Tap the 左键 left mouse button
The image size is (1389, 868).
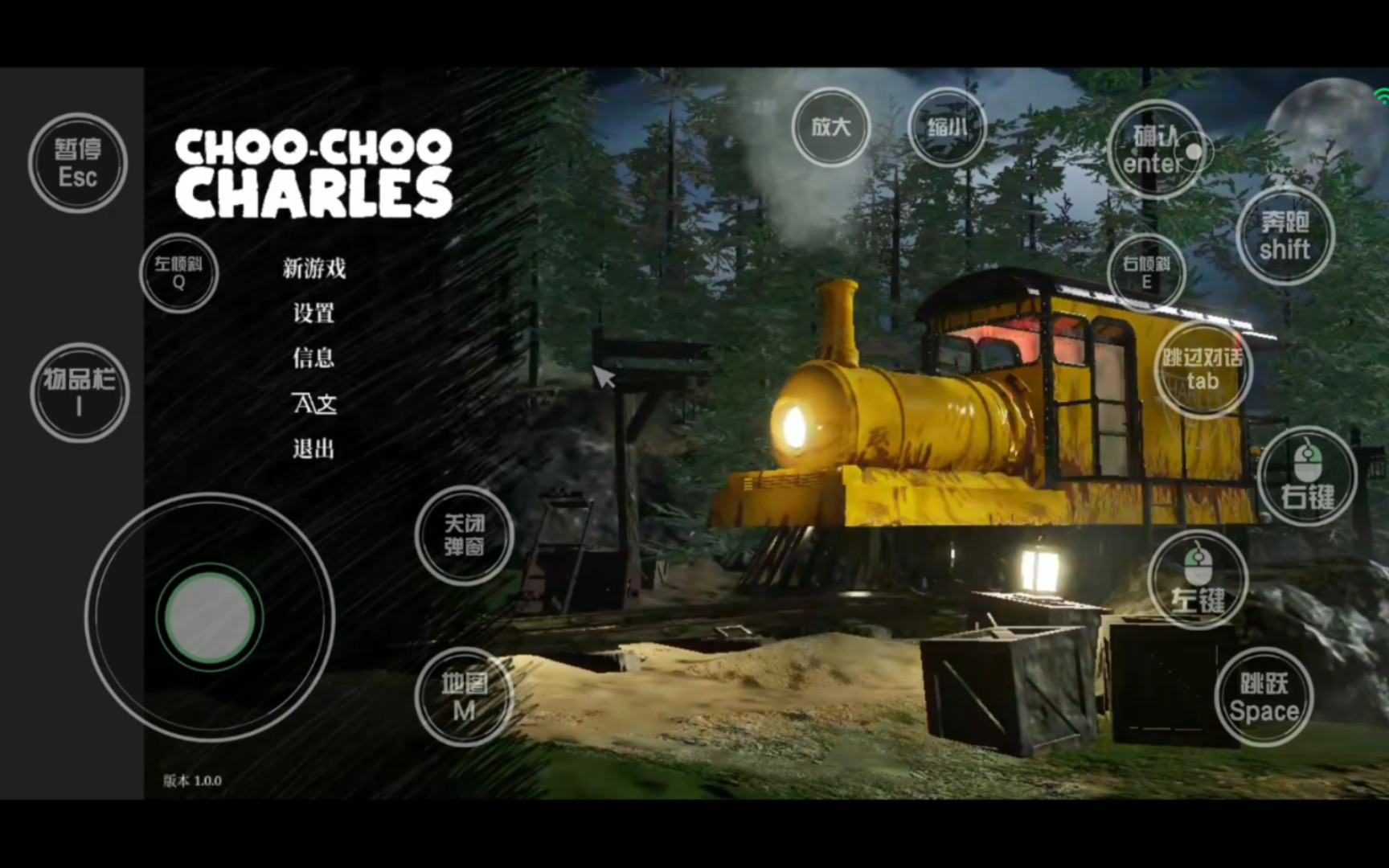pos(1198,579)
